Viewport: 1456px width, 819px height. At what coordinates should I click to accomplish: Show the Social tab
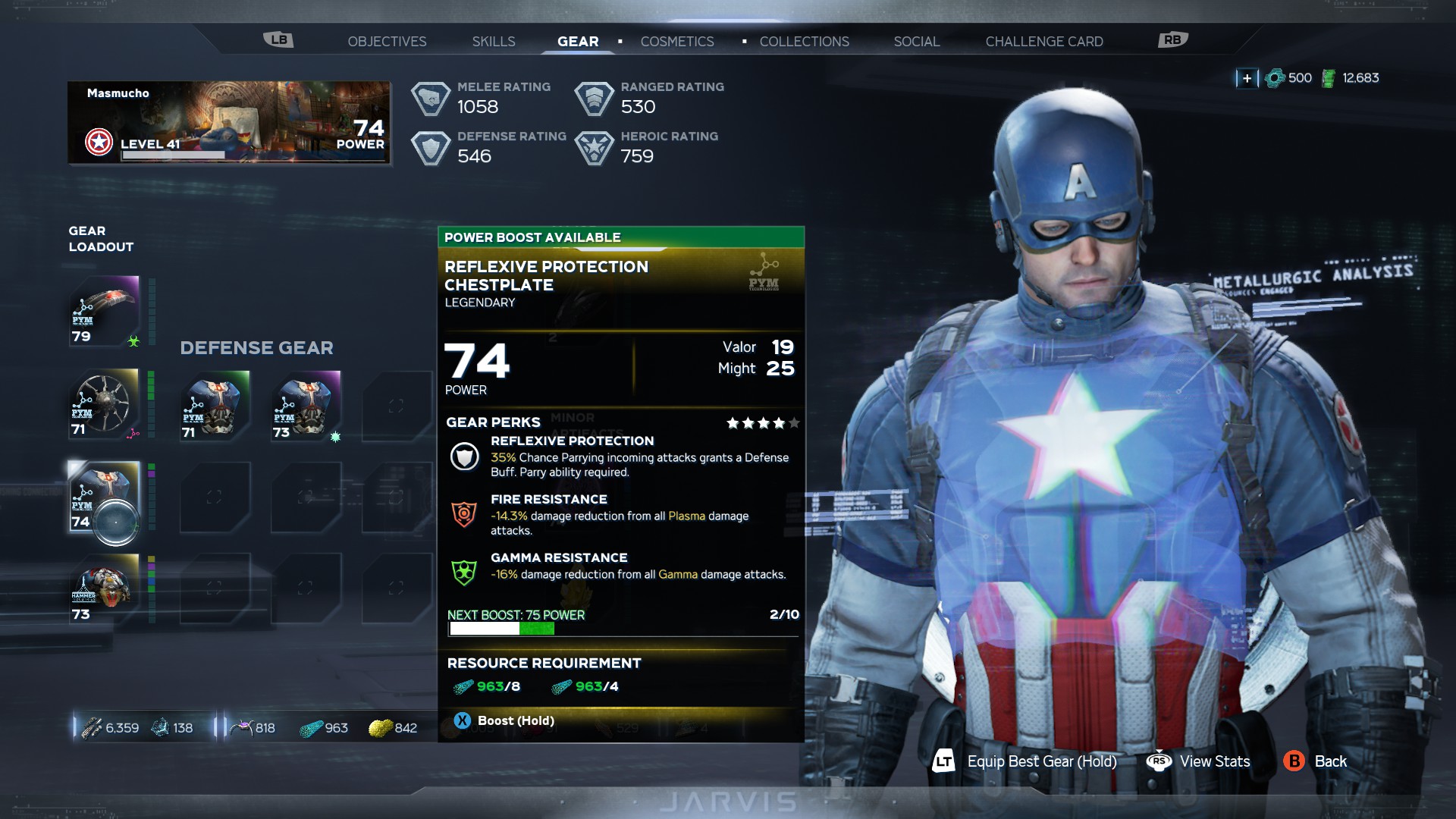point(916,42)
